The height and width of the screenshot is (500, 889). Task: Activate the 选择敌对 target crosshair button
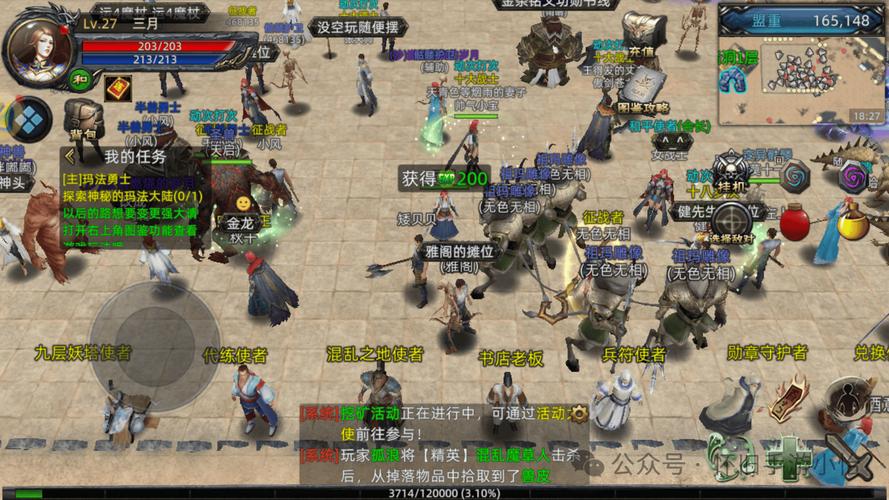click(733, 217)
